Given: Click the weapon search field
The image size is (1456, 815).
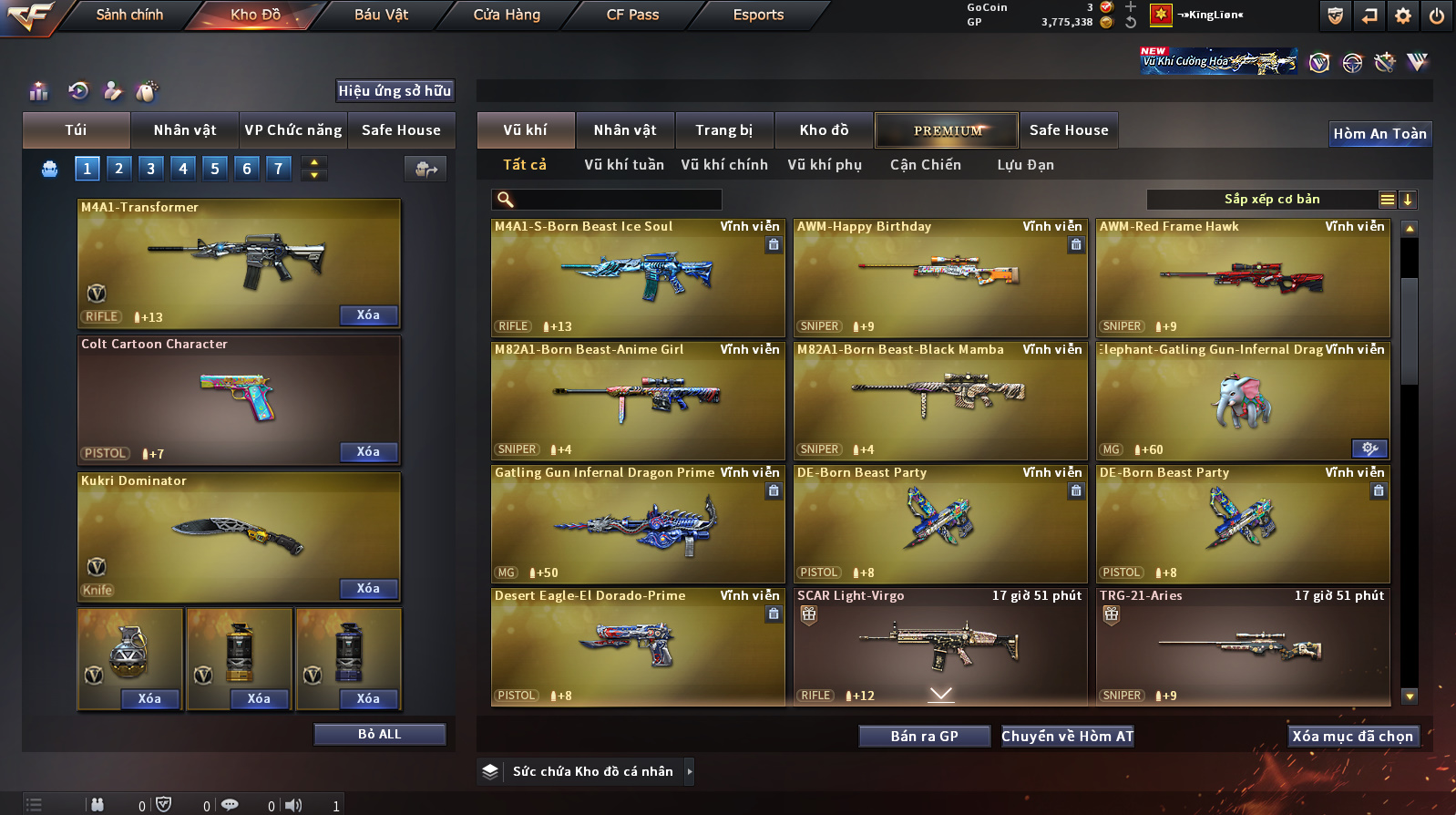Looking at the screenshot, I should pos(616,200).
